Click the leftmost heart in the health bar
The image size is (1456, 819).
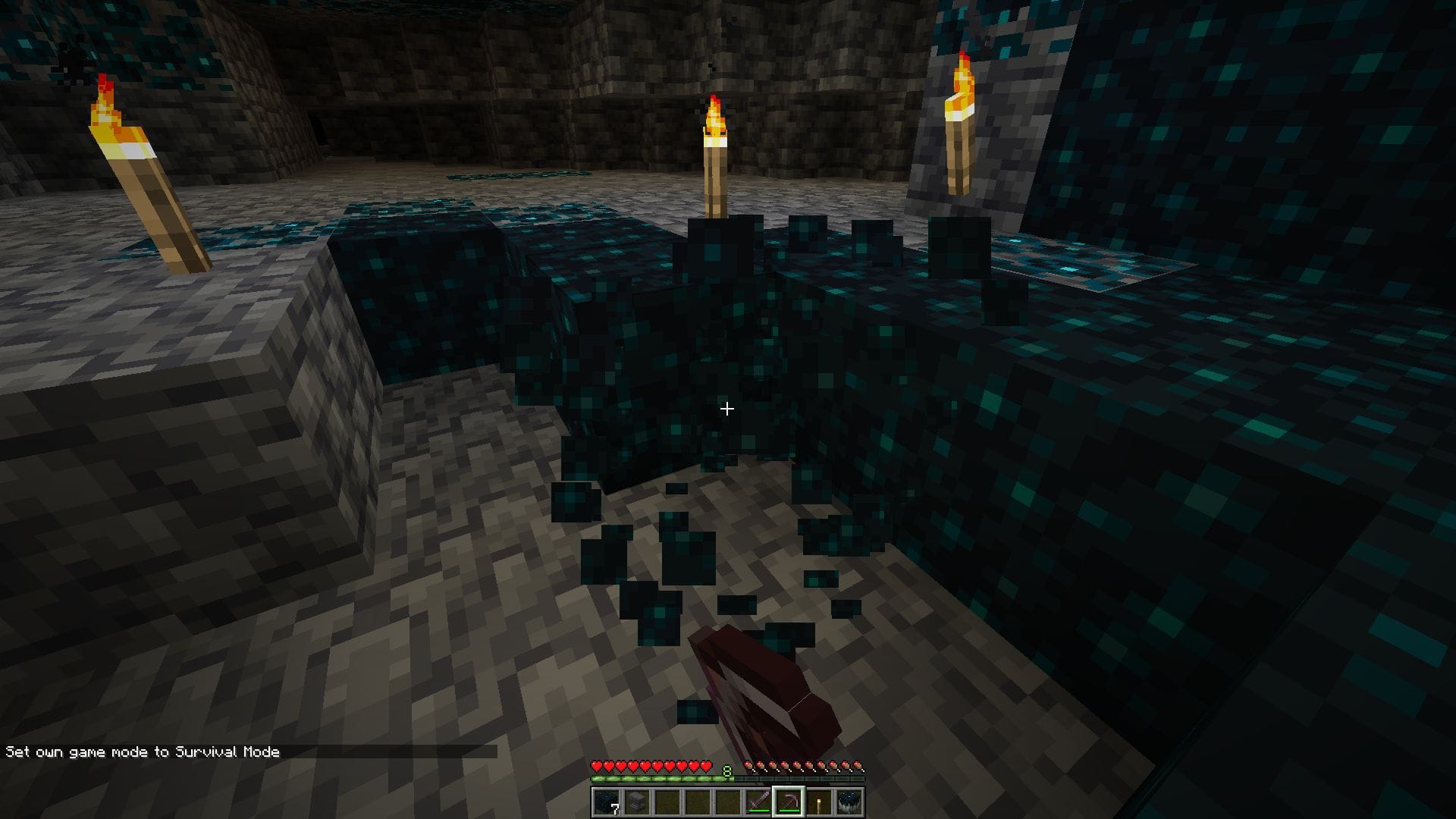597,767
